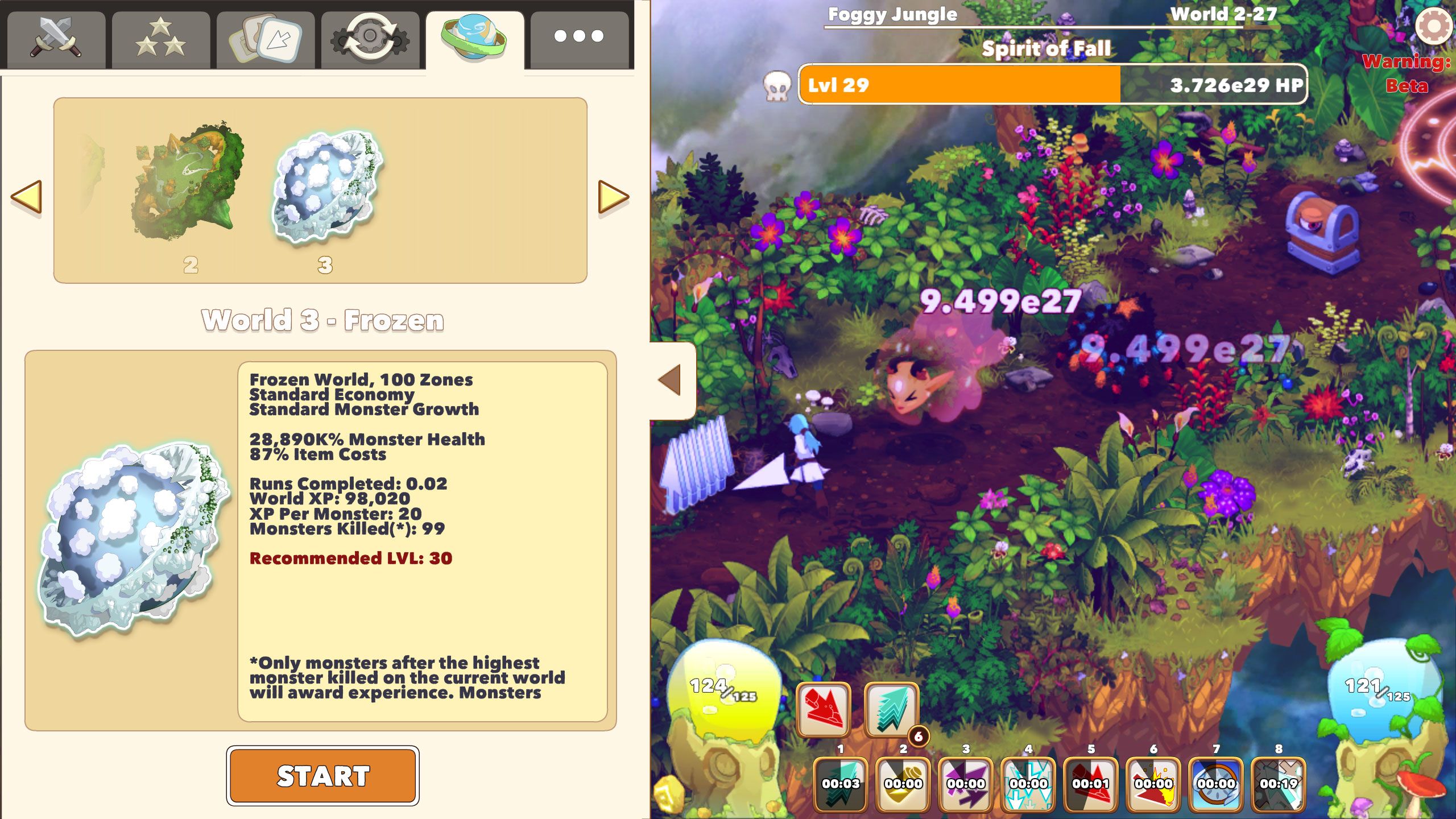This screenshot has height=819, width=1456.
Task: Use the teal arrows ability with the 6 badge
Action: pyautogui.click(x=893, y=709)
